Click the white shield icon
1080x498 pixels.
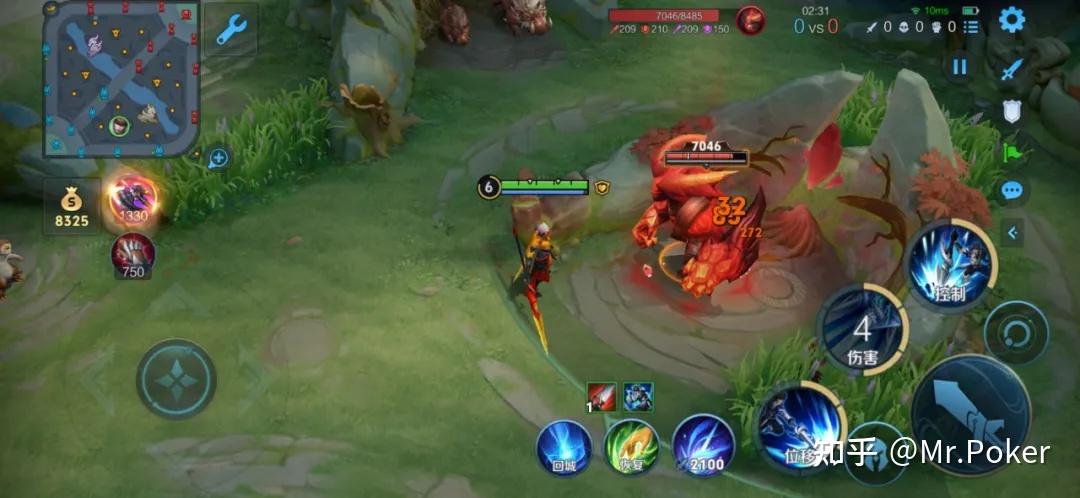point(1012,111)
